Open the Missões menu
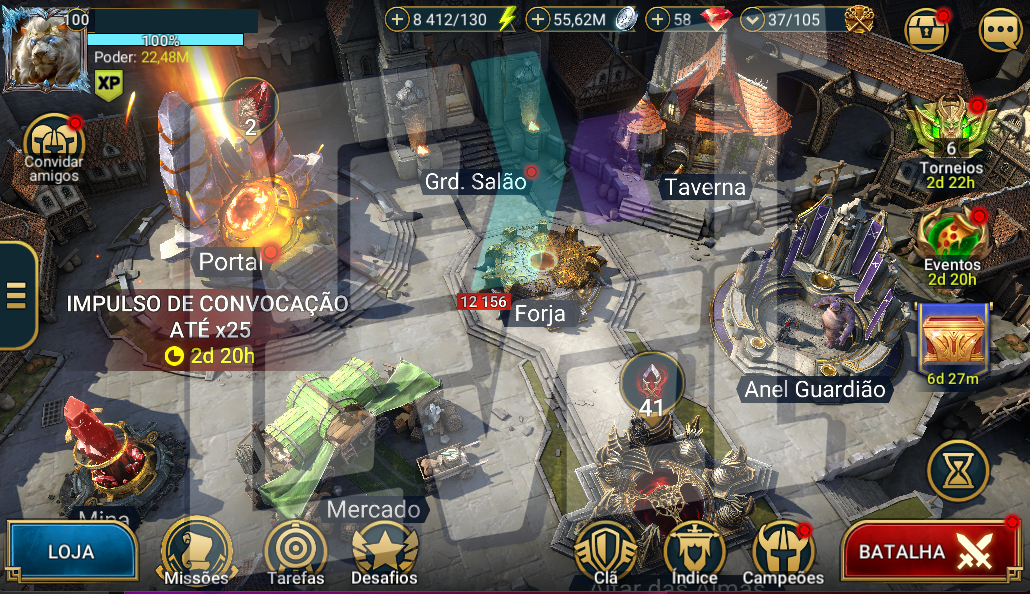The height and width of the screenshot is (594, 1030). (x=197, y=551)
